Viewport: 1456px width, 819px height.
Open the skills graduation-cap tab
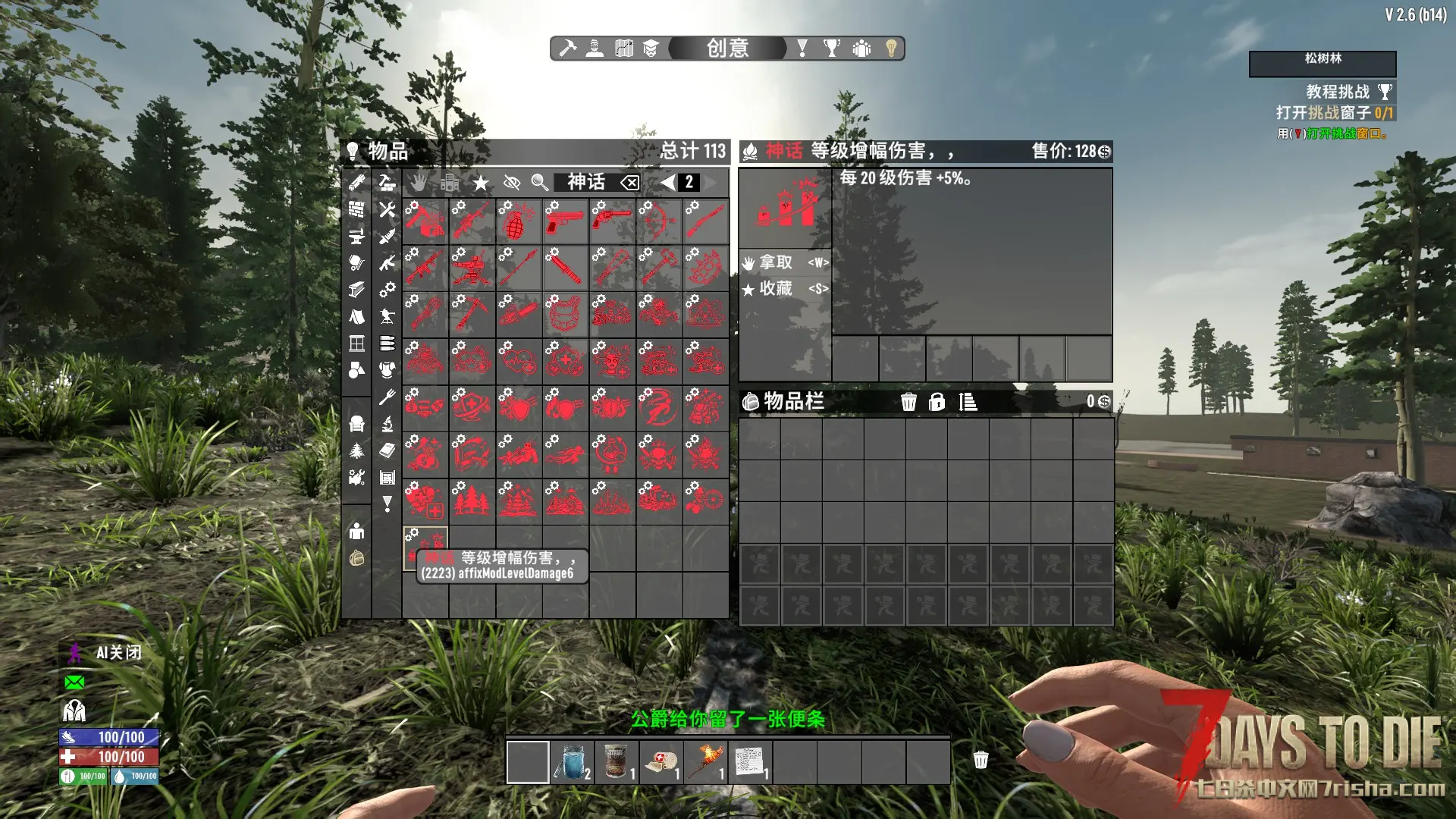coord(651,49)
